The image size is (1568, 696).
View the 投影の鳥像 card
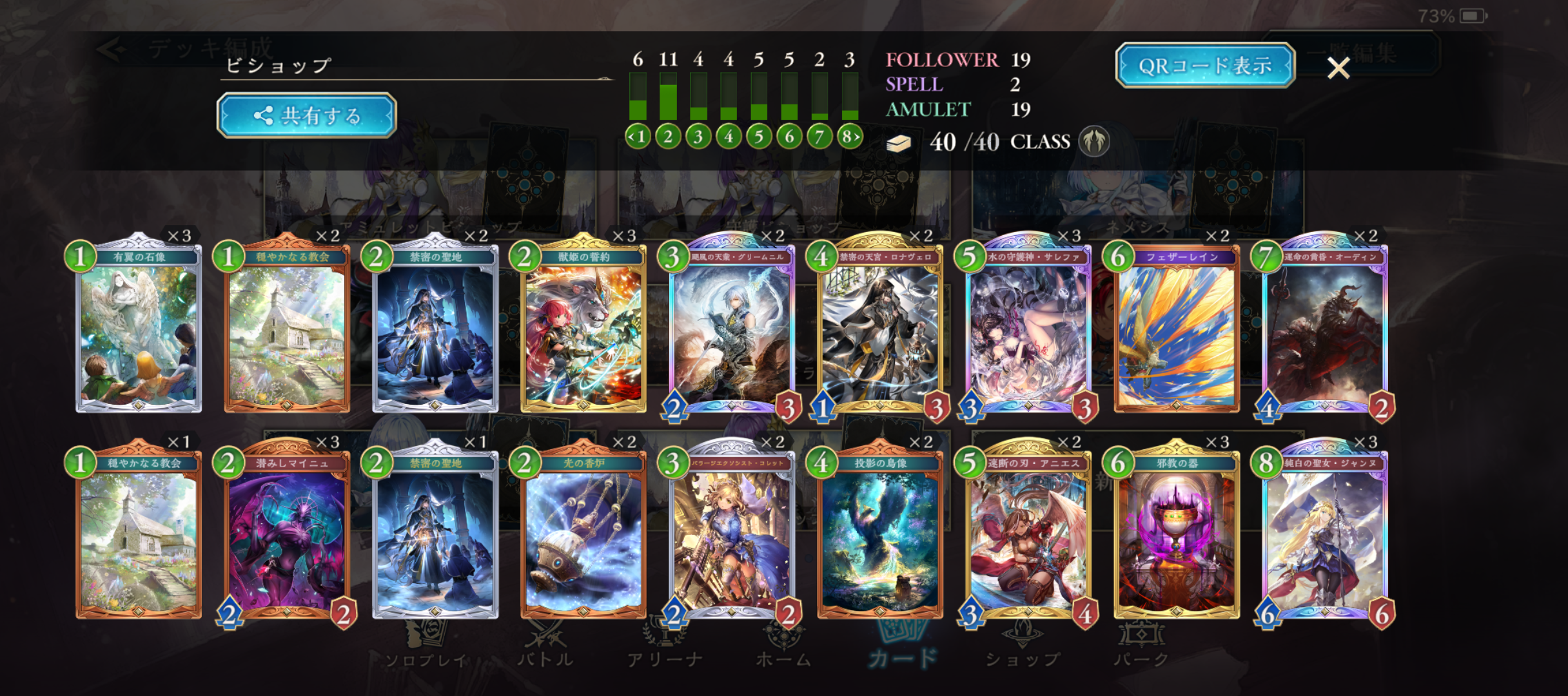point(880,535)
